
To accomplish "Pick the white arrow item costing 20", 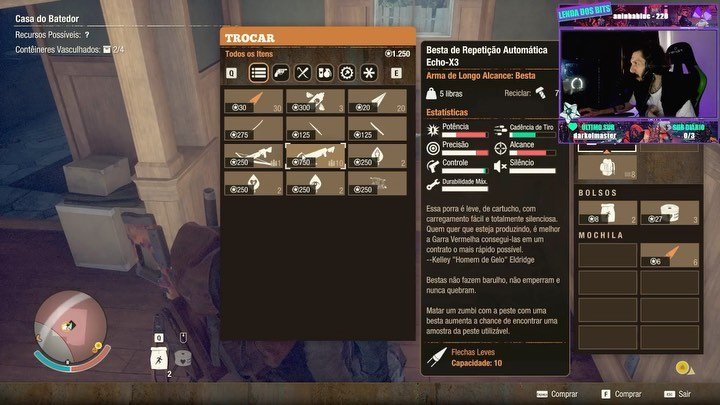I will (x=377, y=101).
